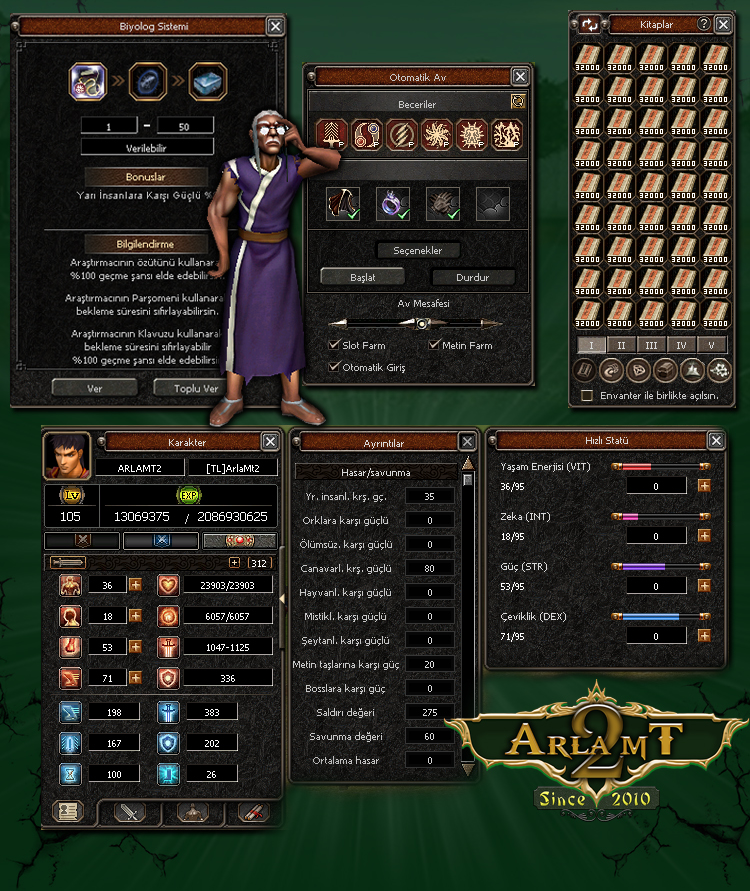Click the Av Mesafesi slider handle
The height and width of the screenshot is (891, 750).
point(422,324)
